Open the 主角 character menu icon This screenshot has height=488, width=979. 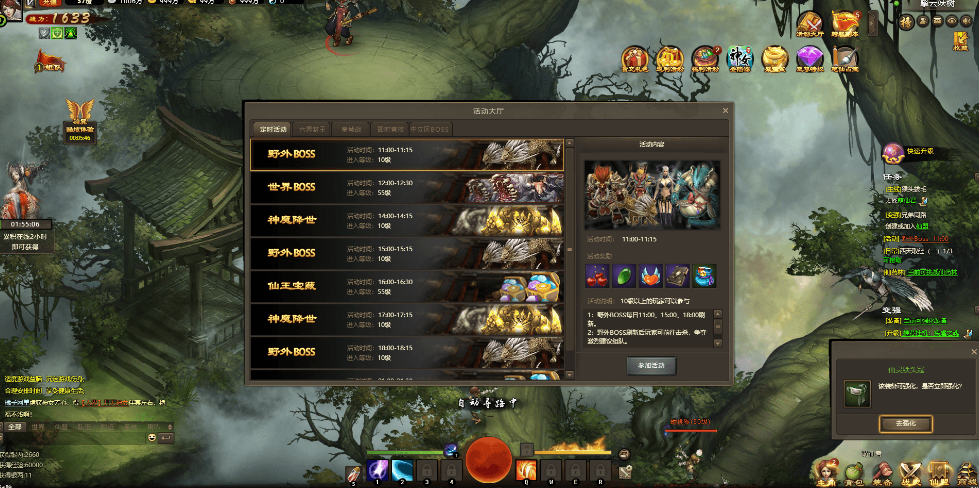(825, 471)
